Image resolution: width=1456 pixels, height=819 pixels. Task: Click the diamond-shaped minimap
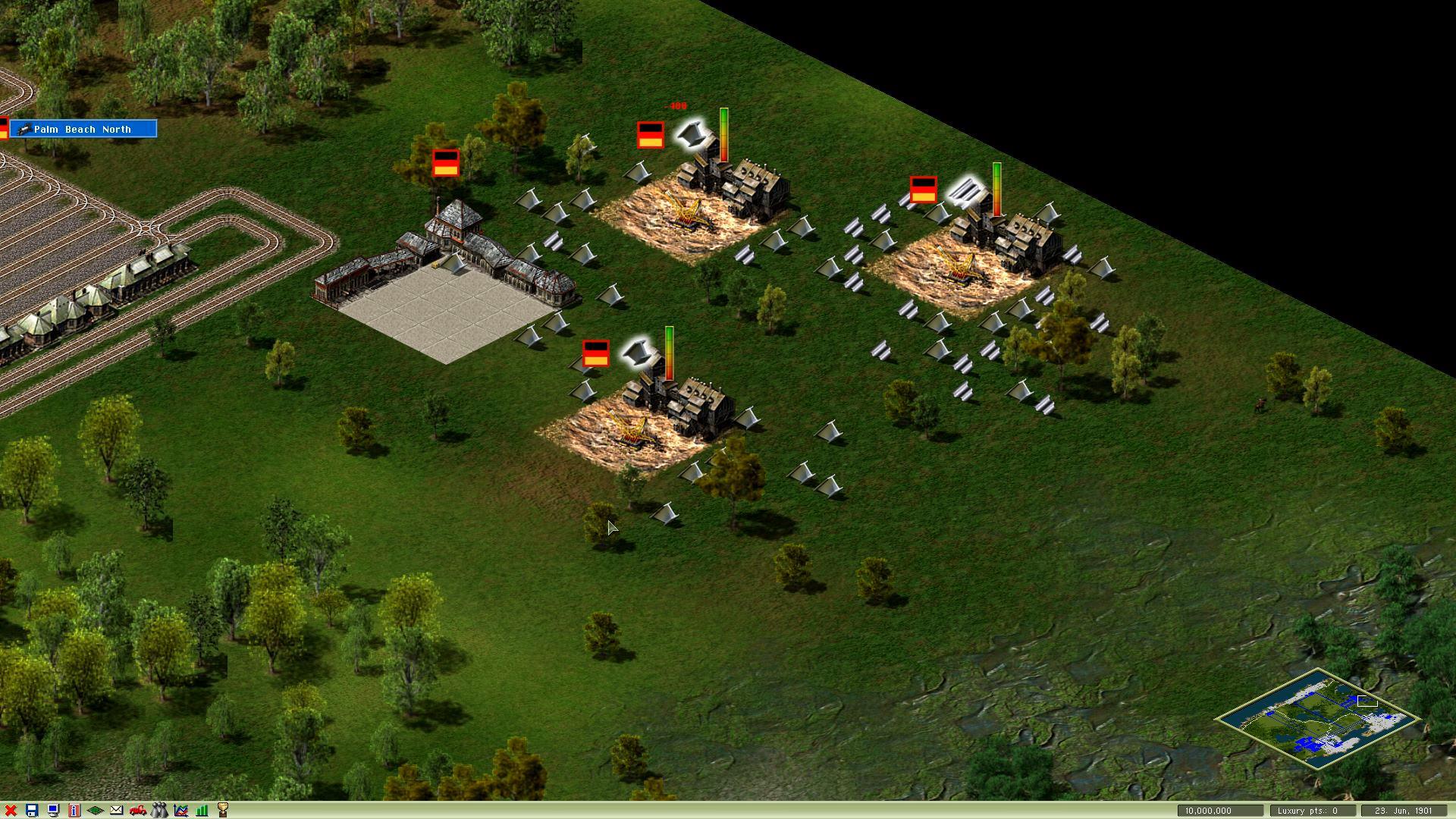[x=1317, y=718]
